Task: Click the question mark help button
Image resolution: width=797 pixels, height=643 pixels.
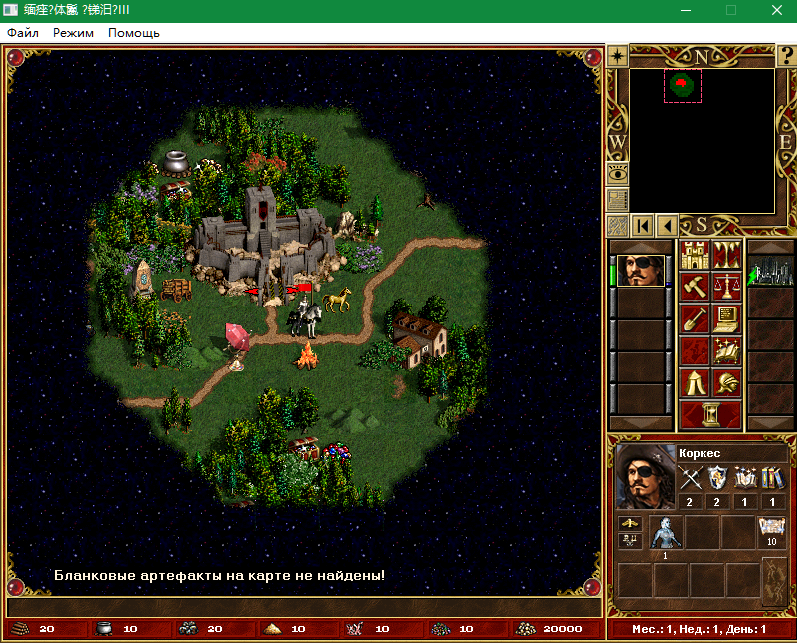Action: pyautogui.click(x=786, y=56)
